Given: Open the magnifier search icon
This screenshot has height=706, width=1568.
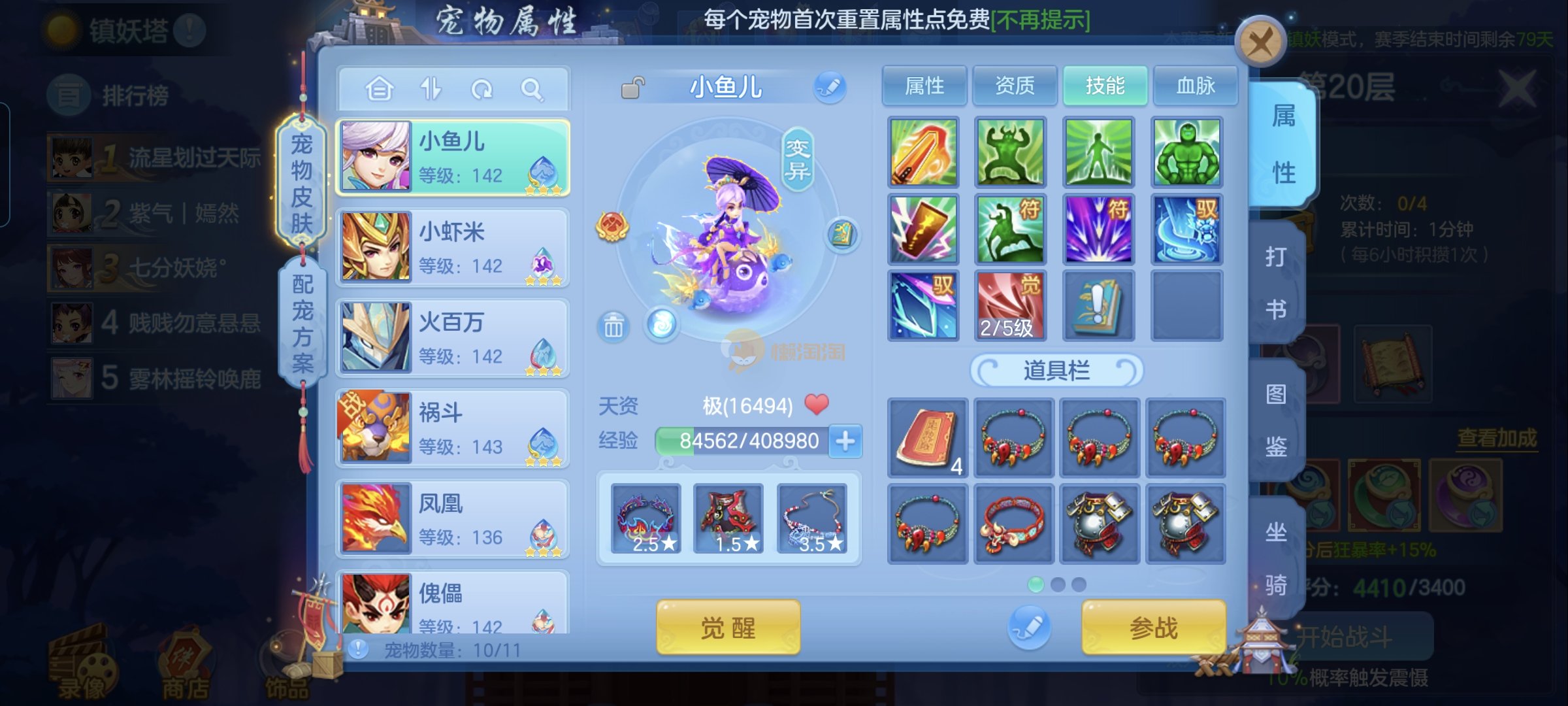Looking at the screenshot, I should point(532,89).
